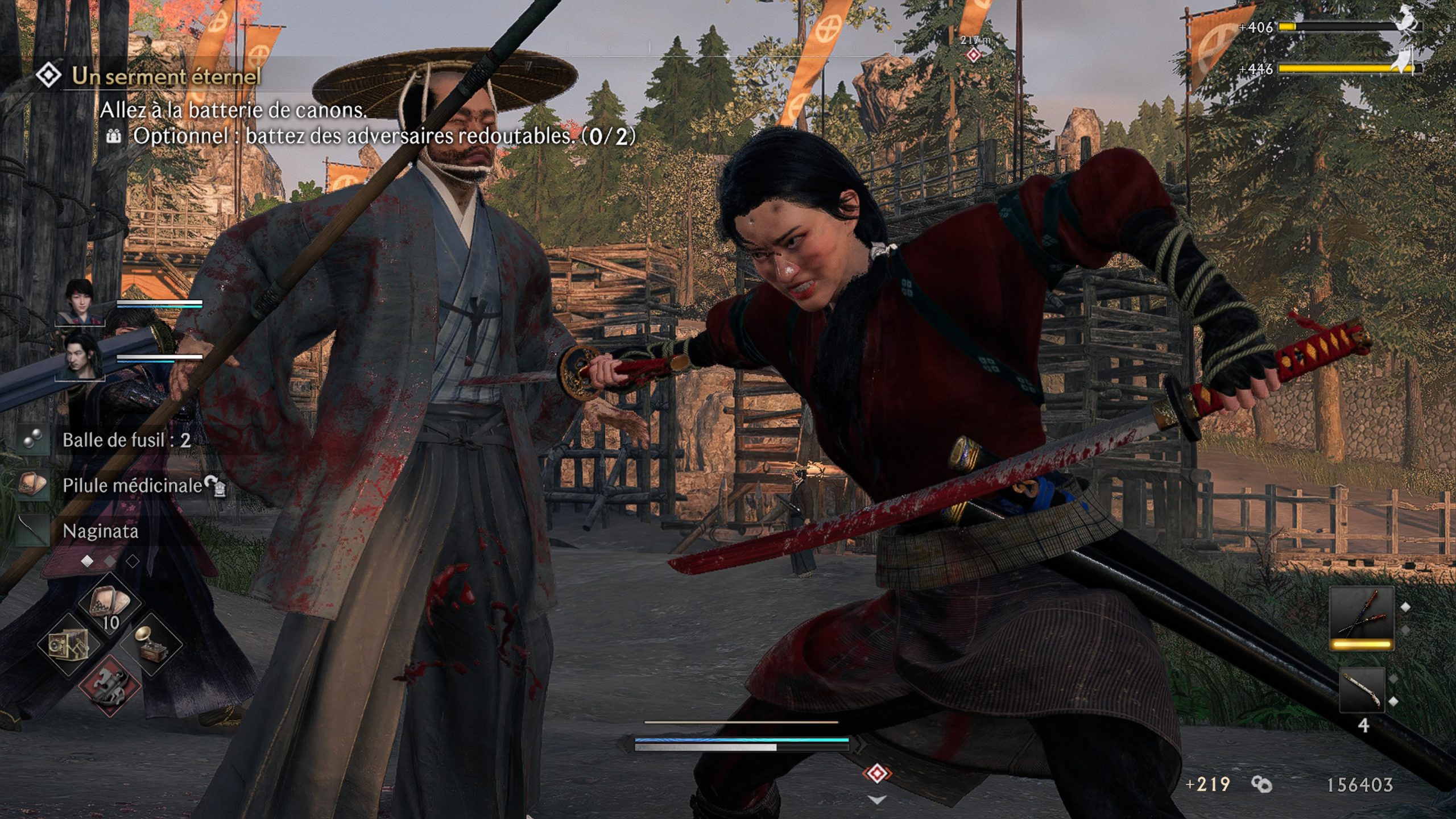
Task: Select the long-haired ally portrait
Action: [x=80, y=355]
